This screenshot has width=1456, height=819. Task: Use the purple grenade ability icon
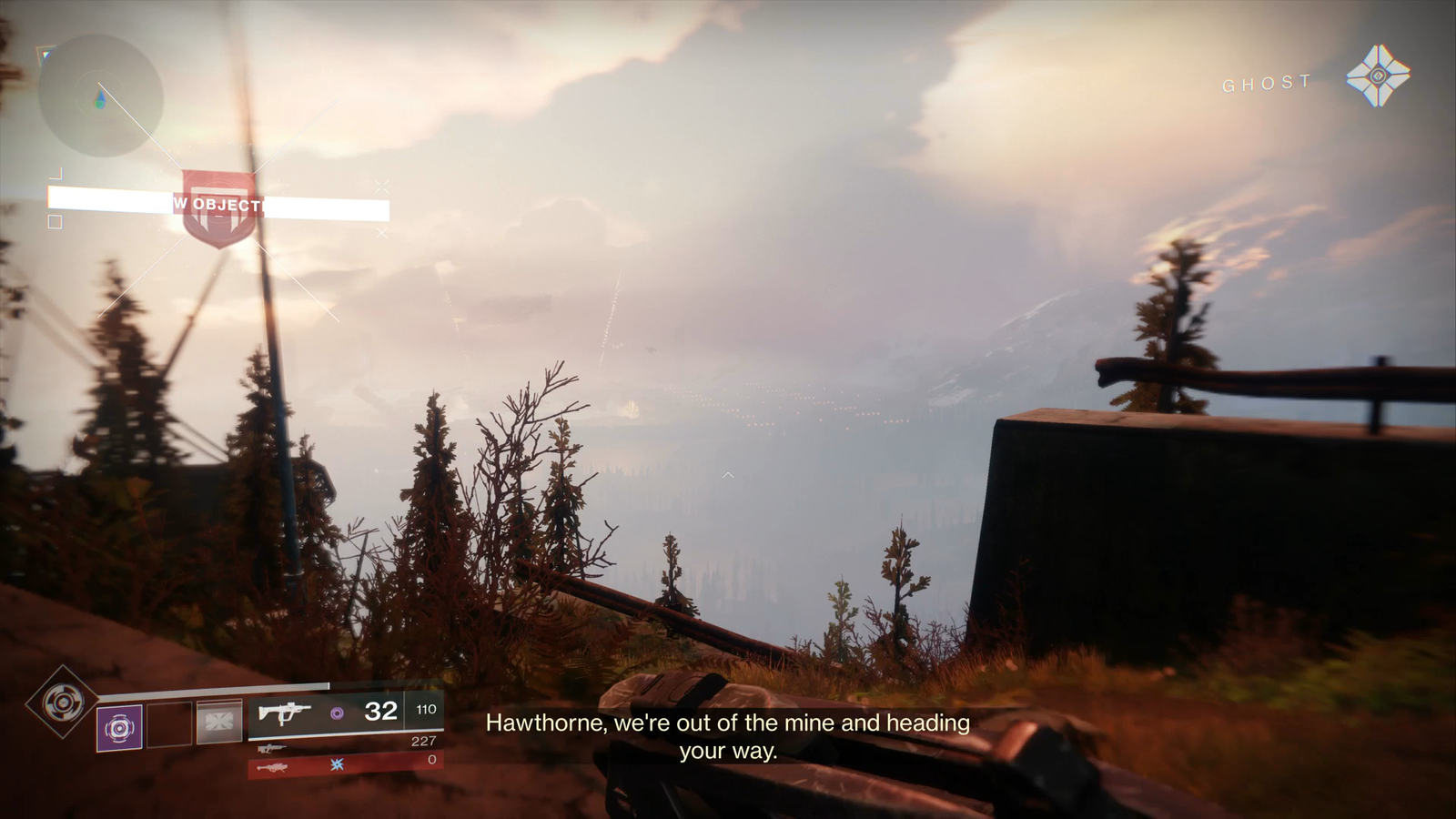point(119,728)
